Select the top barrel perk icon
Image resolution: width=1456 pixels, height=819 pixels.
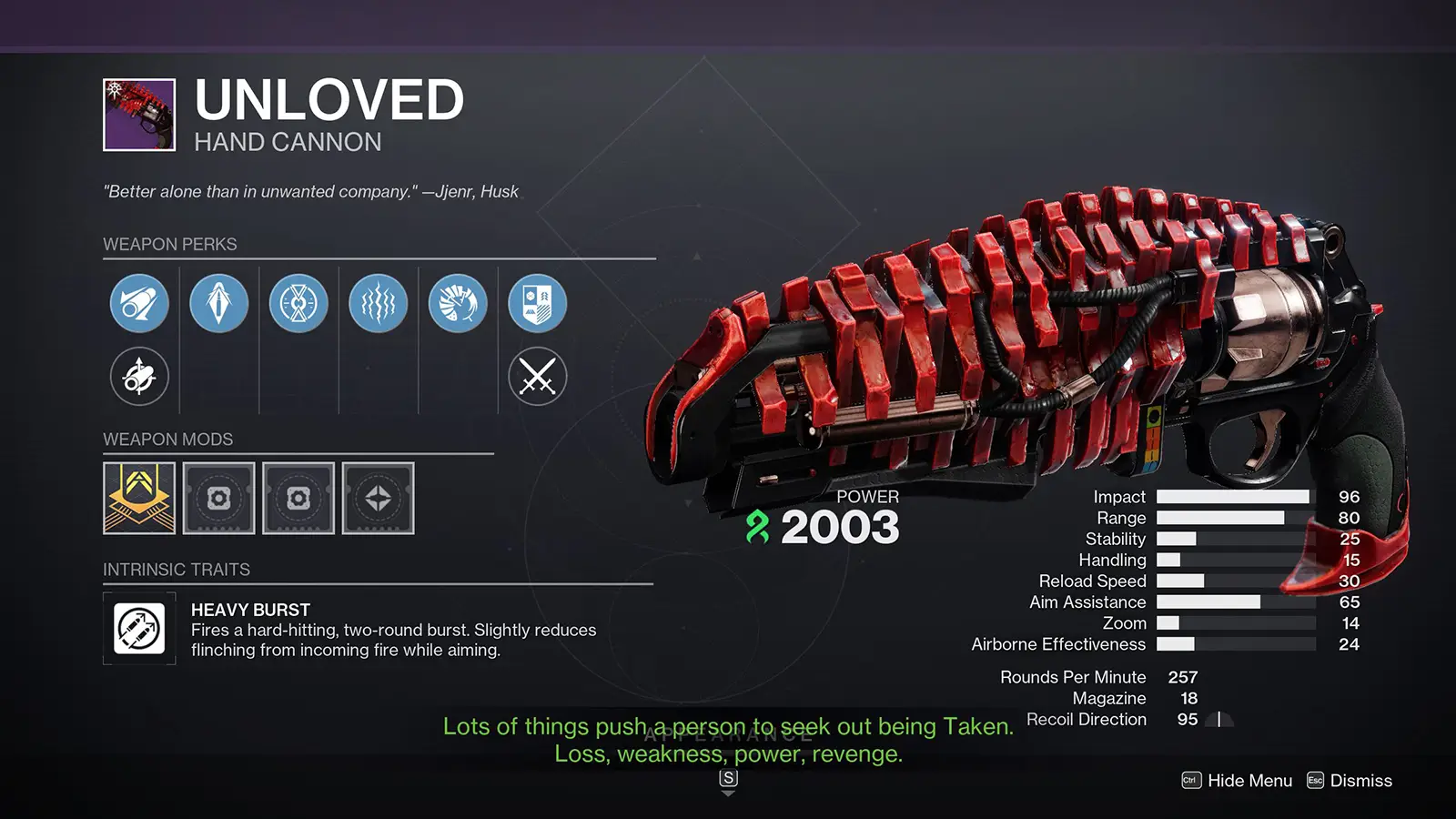tap(139, 303)
